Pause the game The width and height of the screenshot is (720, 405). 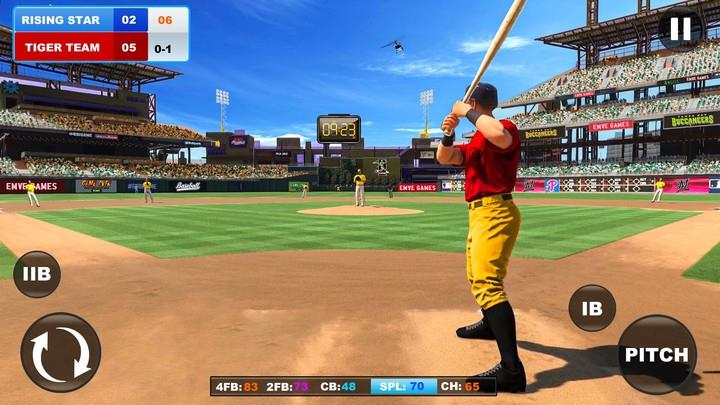(x=680, y=28)
